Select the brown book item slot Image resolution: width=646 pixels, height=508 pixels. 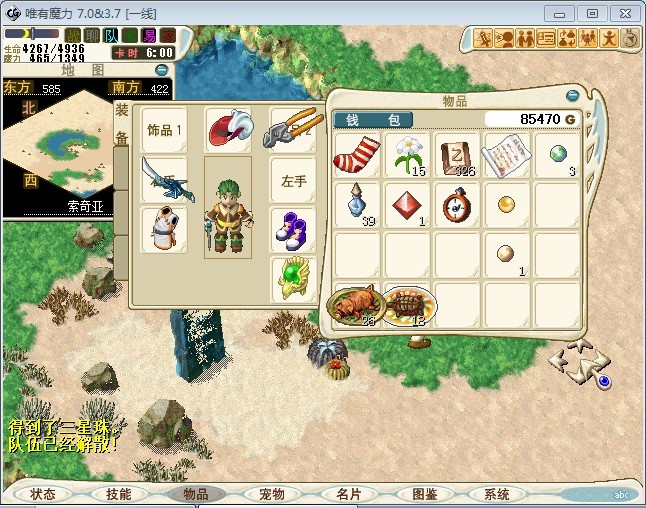458,156
